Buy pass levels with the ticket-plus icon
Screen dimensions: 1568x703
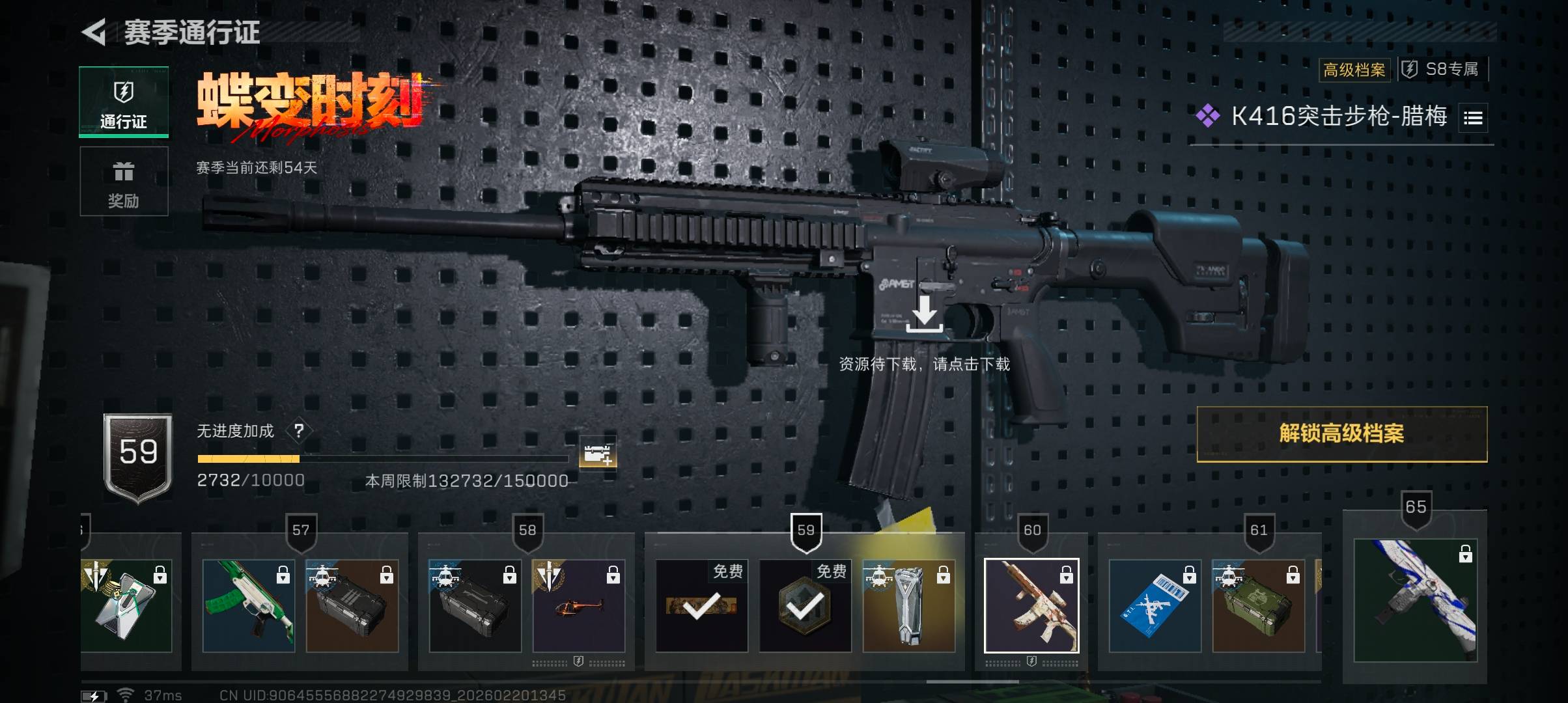click(598, 453)
